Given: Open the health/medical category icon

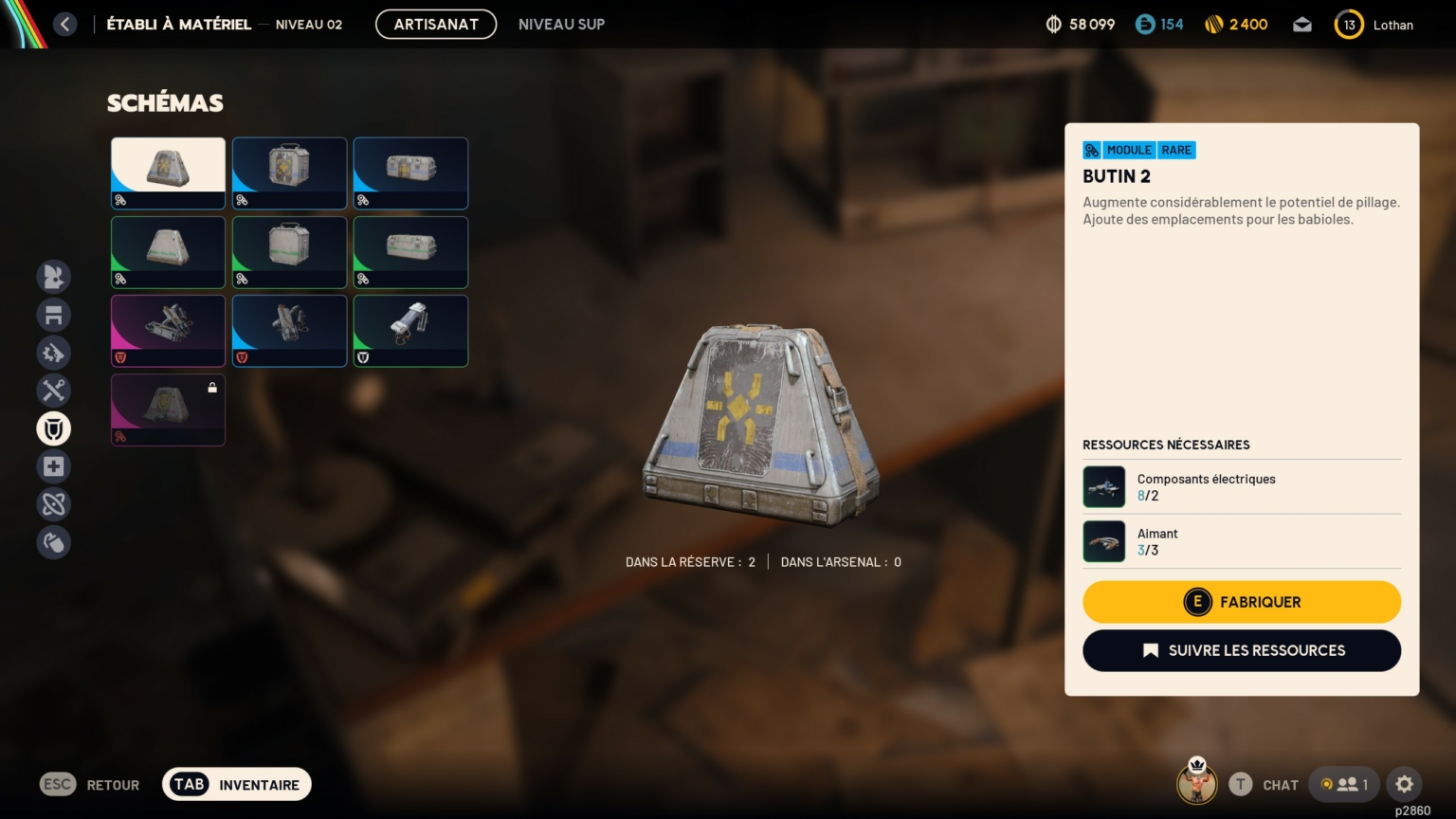Looking at the screenshot, I should (x=54, y=466).
